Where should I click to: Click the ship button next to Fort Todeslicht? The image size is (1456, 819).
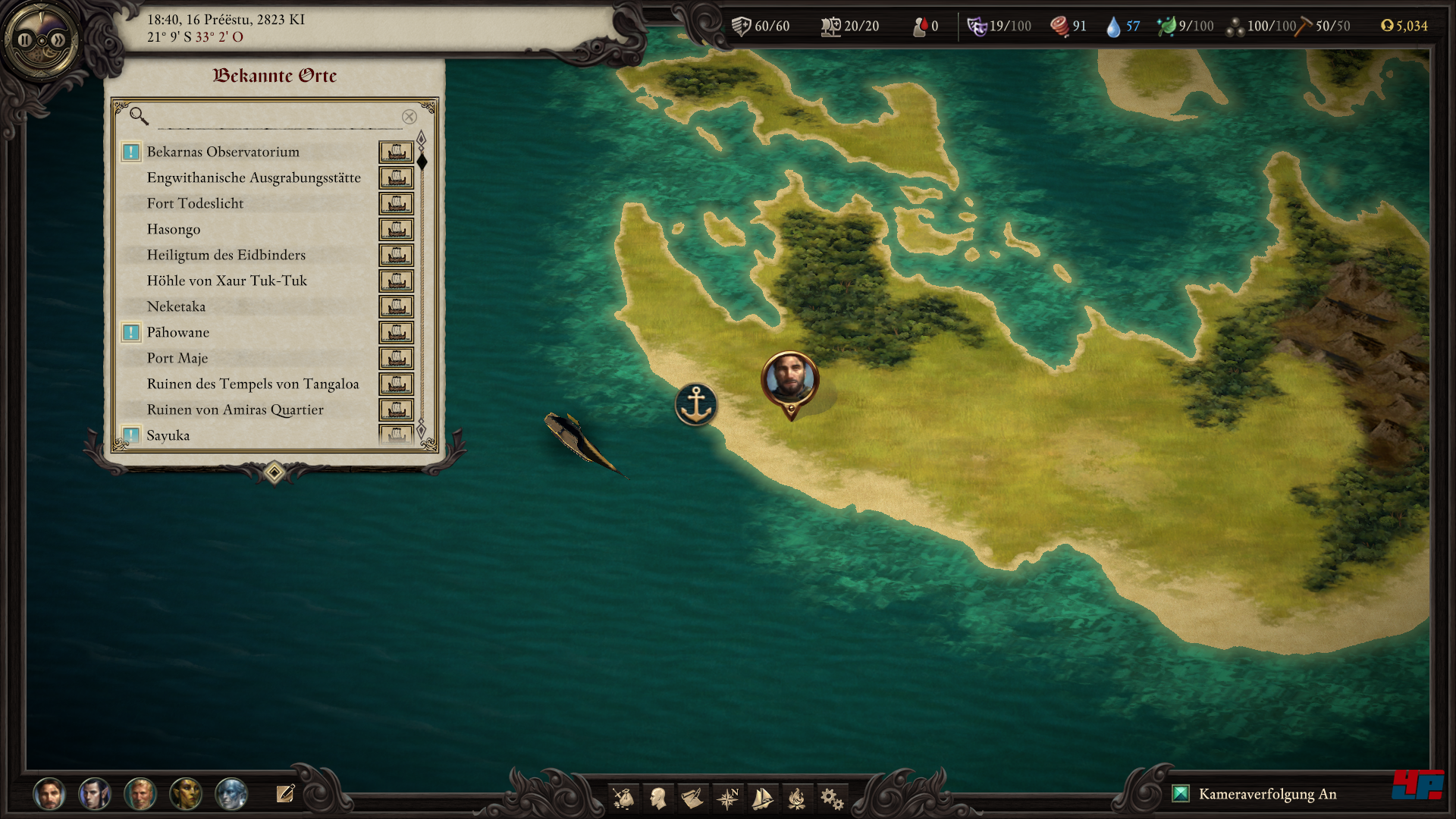pos(396,204)
